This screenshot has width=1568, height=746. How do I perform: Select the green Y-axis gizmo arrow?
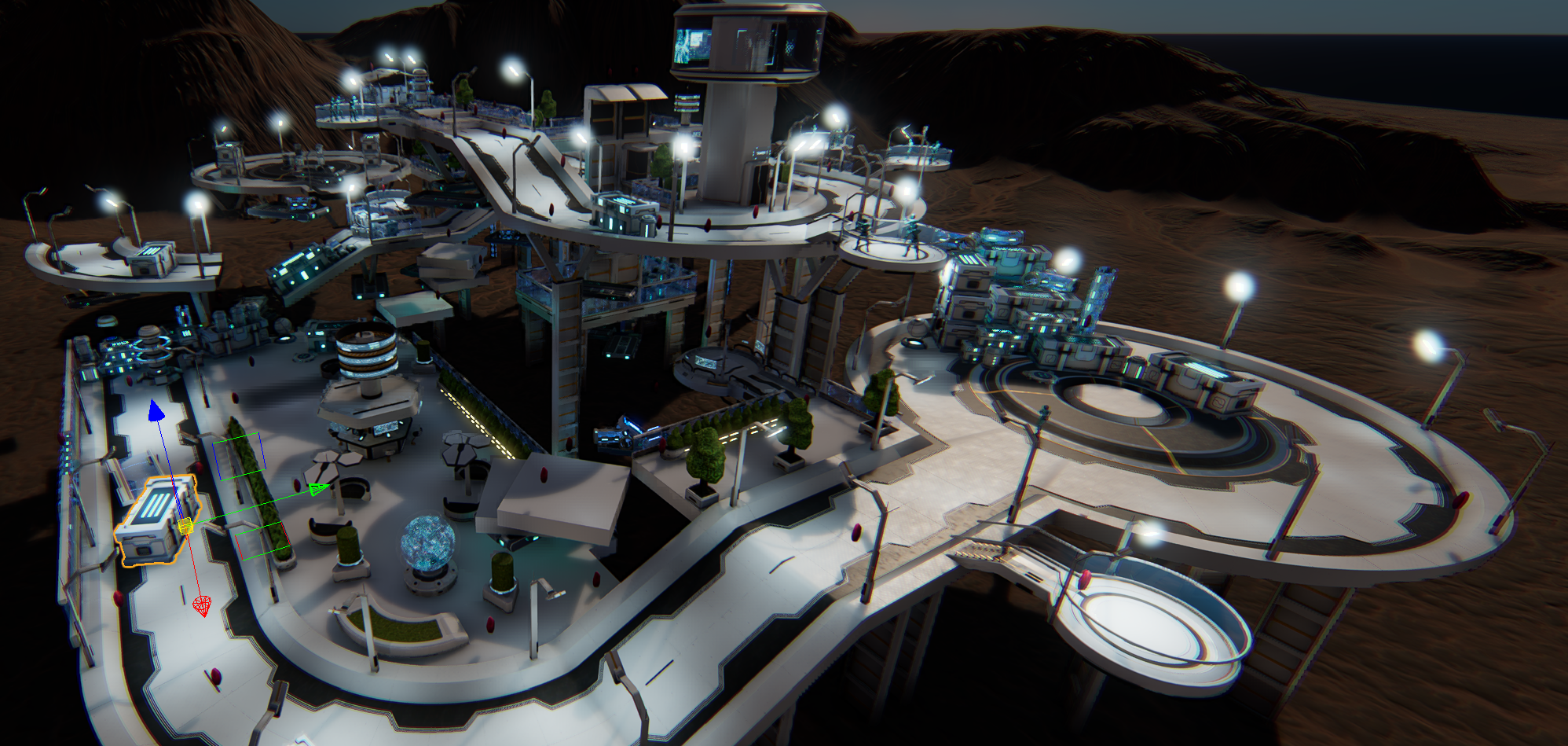pos(317,490)
